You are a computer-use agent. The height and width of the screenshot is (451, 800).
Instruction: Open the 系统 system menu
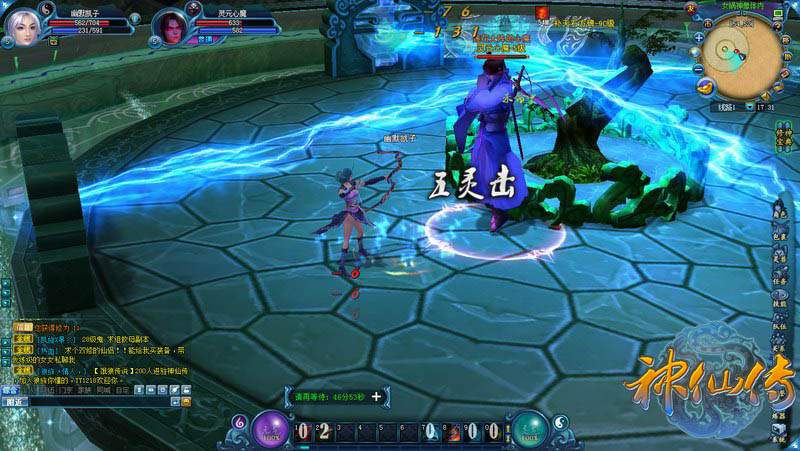click(x=779, y=437)
